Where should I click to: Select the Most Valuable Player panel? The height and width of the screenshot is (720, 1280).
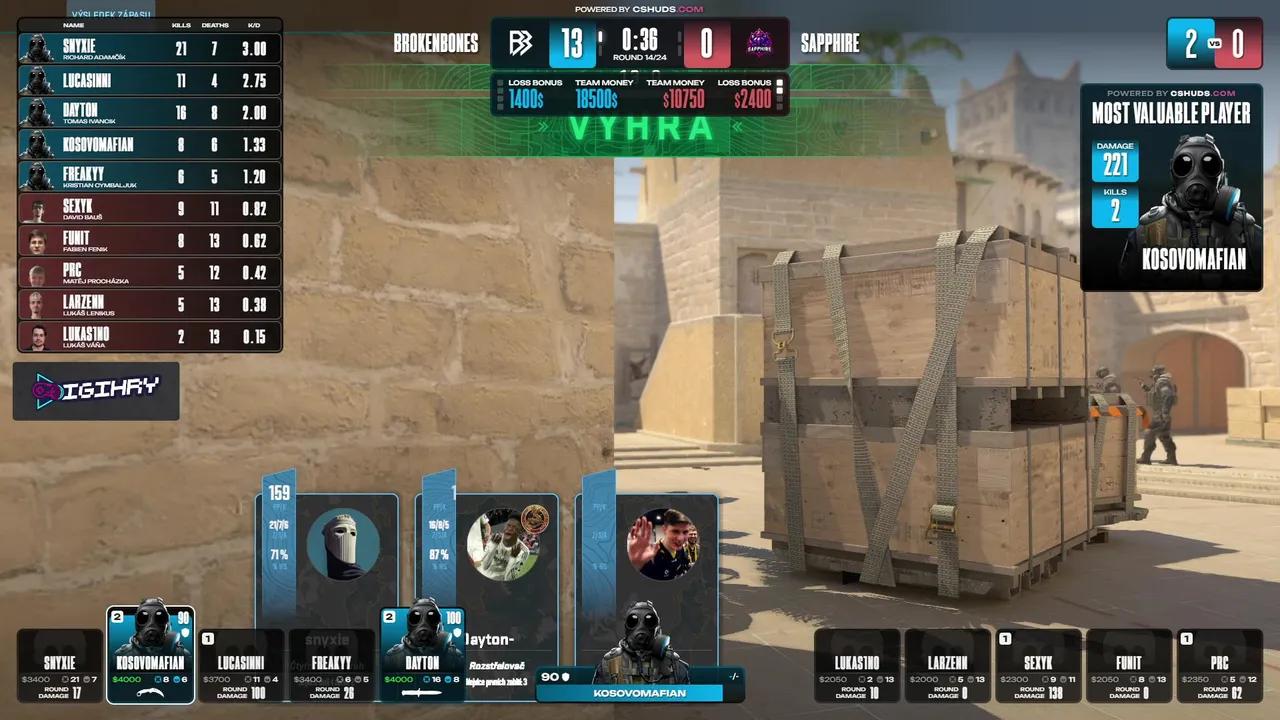(x=1171, y=188)
